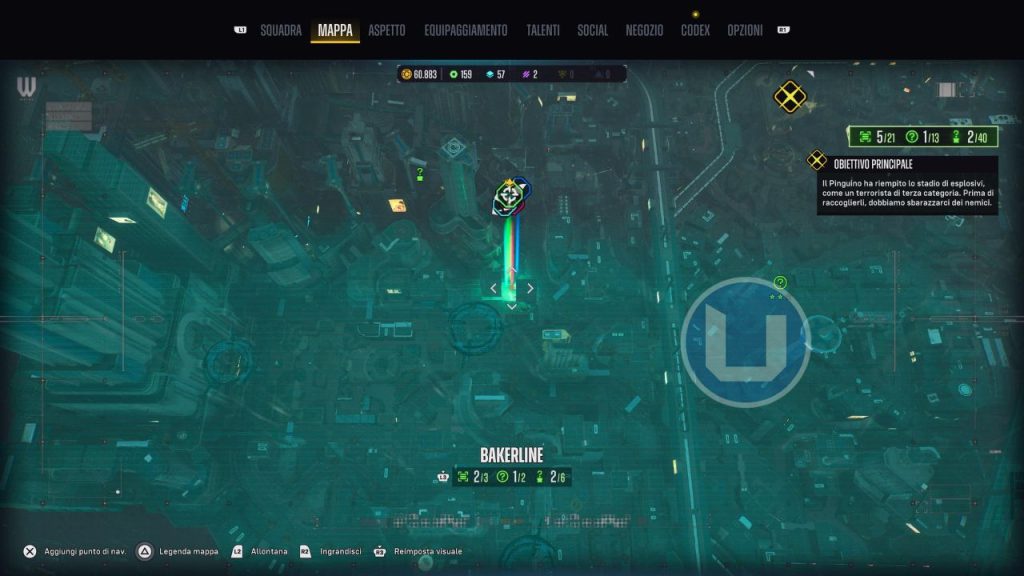Open the Squadra tab
This screenshot has height=576, width=1024.
click(280, 30)
